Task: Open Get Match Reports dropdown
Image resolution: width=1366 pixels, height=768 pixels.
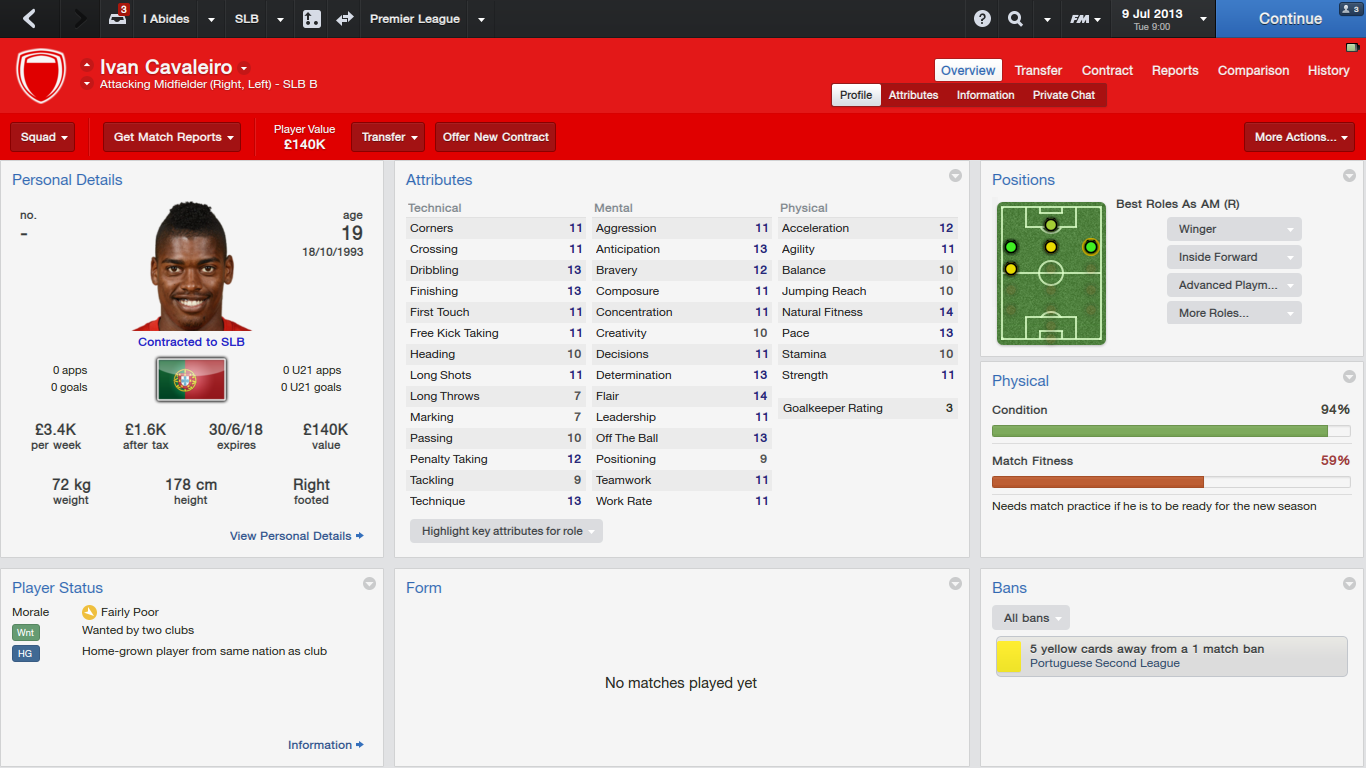Action: (x=172, y=137)
